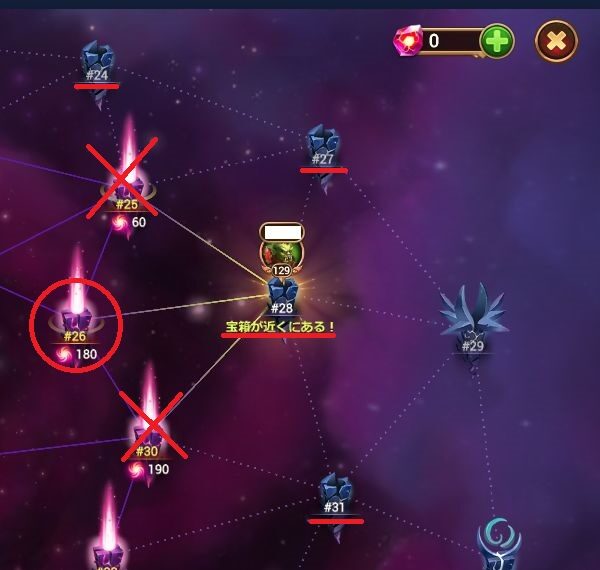This screenshot has height=570, width=600.
Task: Select the crossed-out node #30
Action: click(x=148, y=430)
